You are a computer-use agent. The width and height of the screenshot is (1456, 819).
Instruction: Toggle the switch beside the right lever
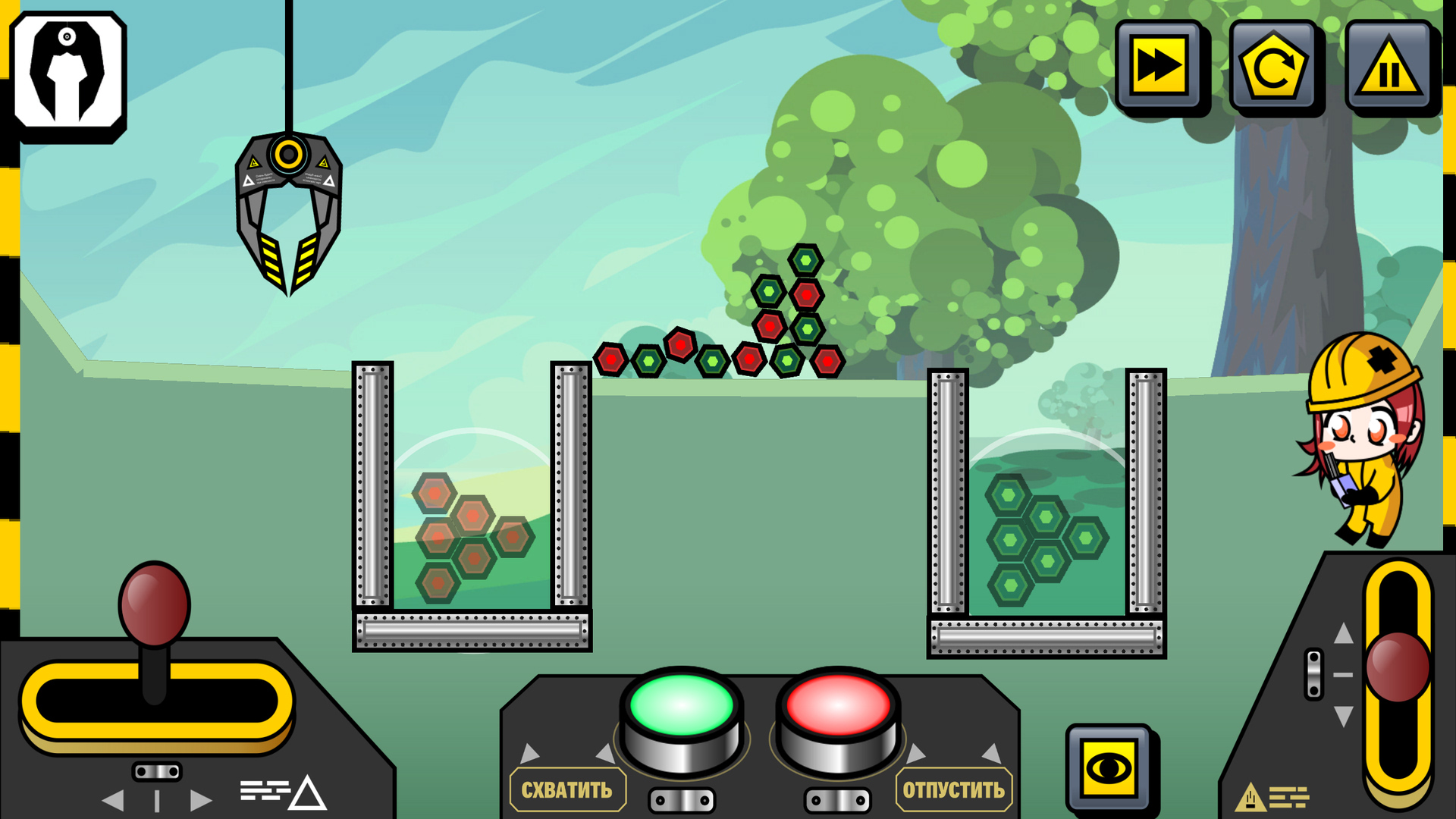pos(1313,675)
